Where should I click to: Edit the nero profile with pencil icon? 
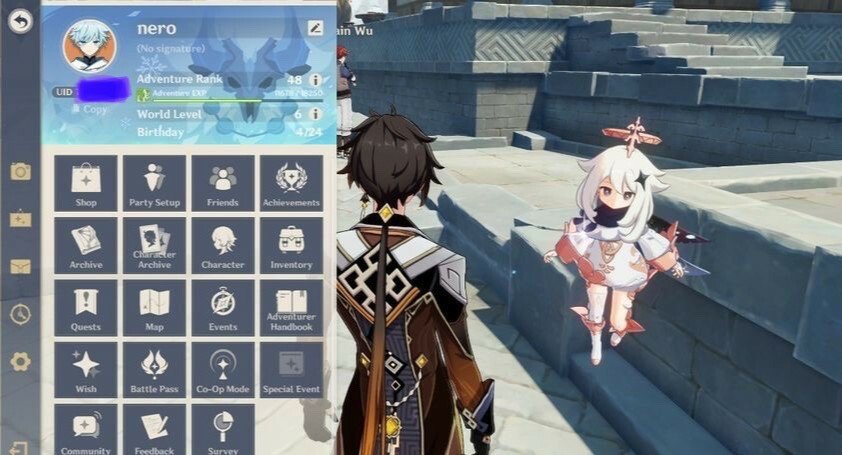click(x=316, y=28)
